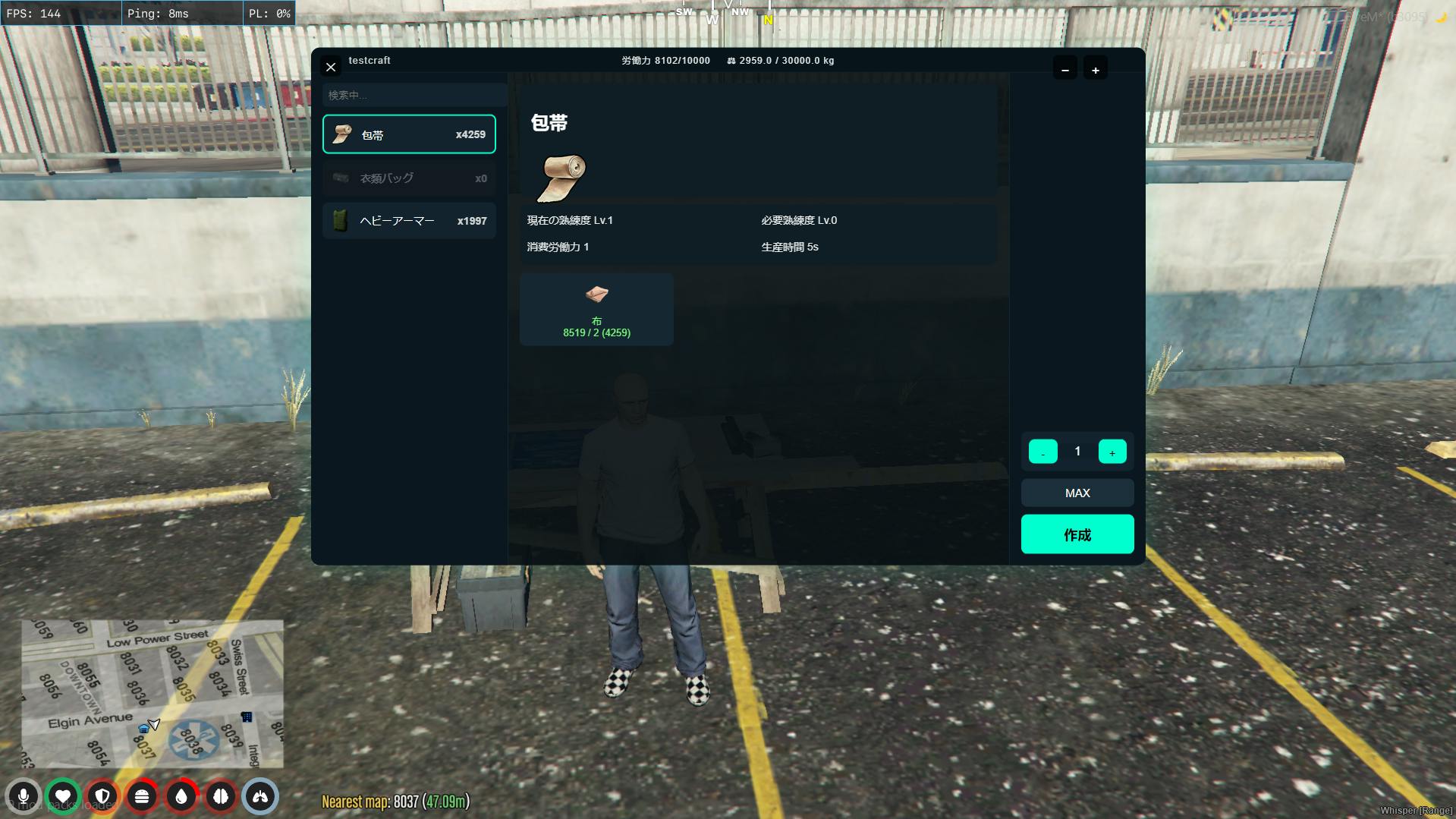Screen dimensions: 1456x819
Task: Click the quantity value field
Action: pyautogui.click(x=1077, y=452)
